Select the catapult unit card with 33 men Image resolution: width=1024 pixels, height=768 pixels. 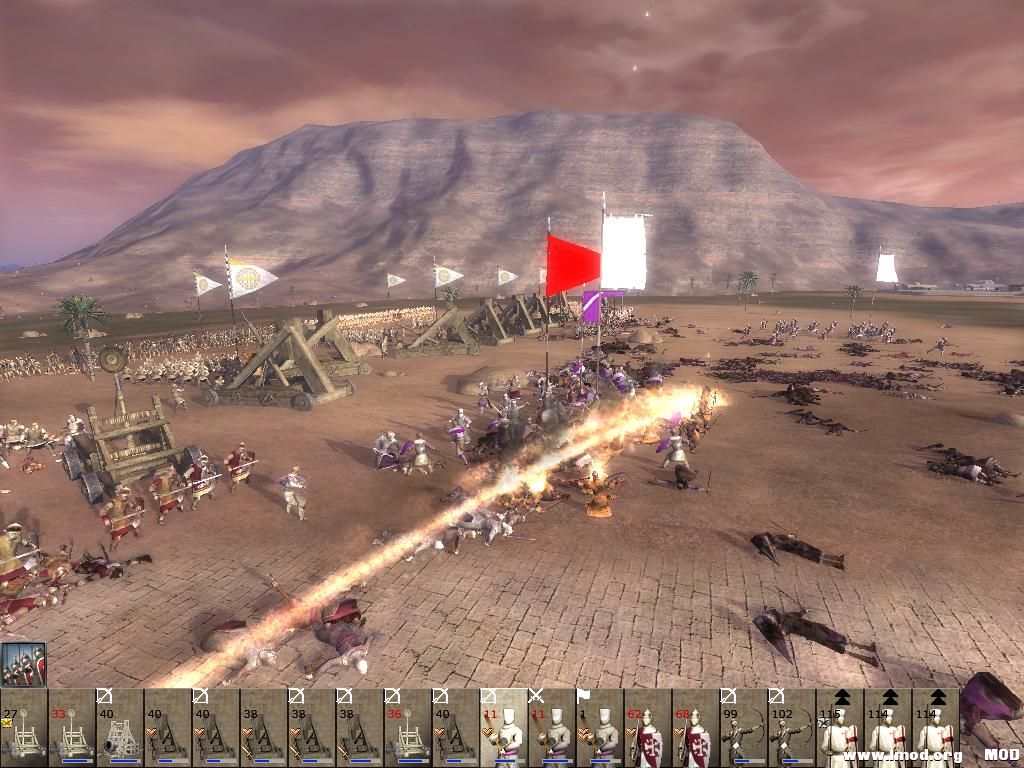[x=71, y=729]
